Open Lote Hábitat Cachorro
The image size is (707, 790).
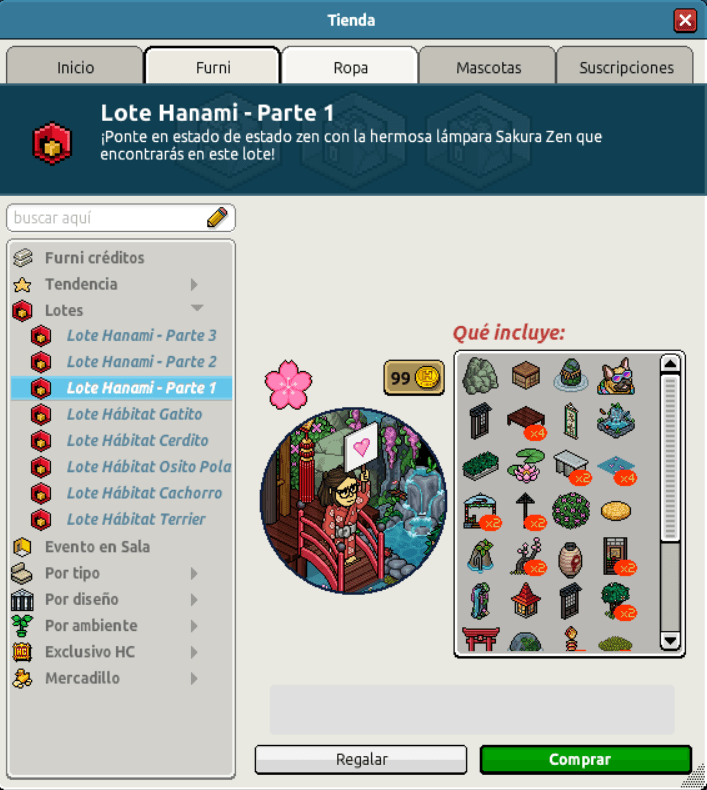click(x=144, y=493)
